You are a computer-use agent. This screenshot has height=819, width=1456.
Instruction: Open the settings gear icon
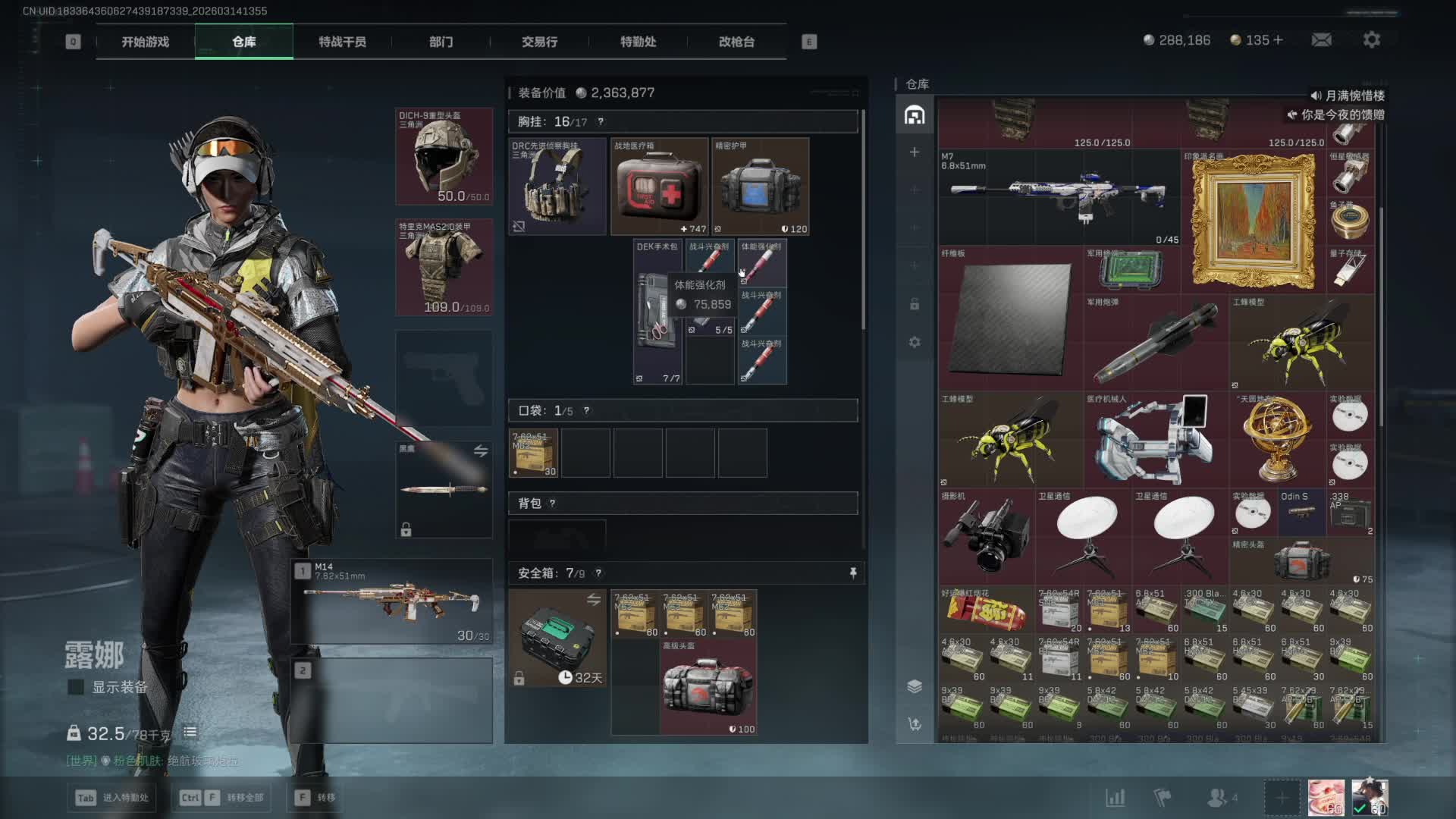[1371, 40]
